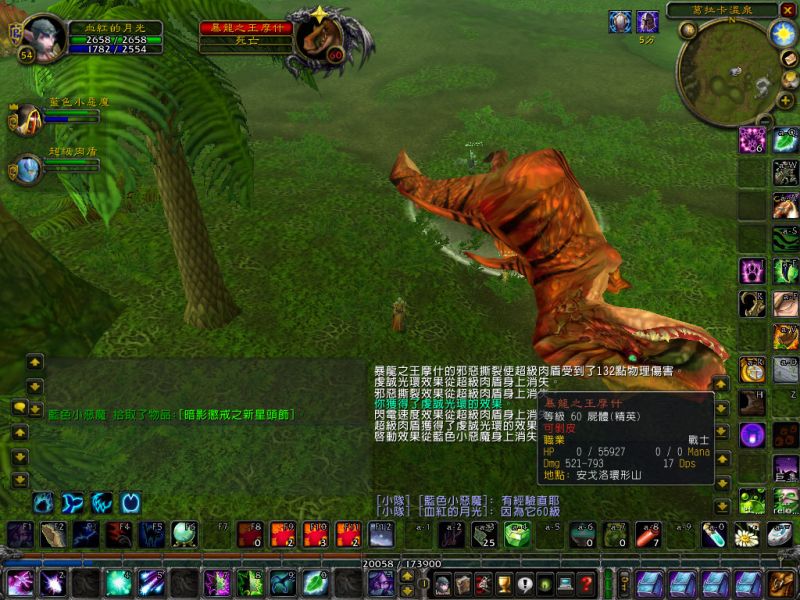The width and height of the screenshot is (800, 600).
Task: Click the purple paw ability with count 6
Action: [x=753, y=139]
